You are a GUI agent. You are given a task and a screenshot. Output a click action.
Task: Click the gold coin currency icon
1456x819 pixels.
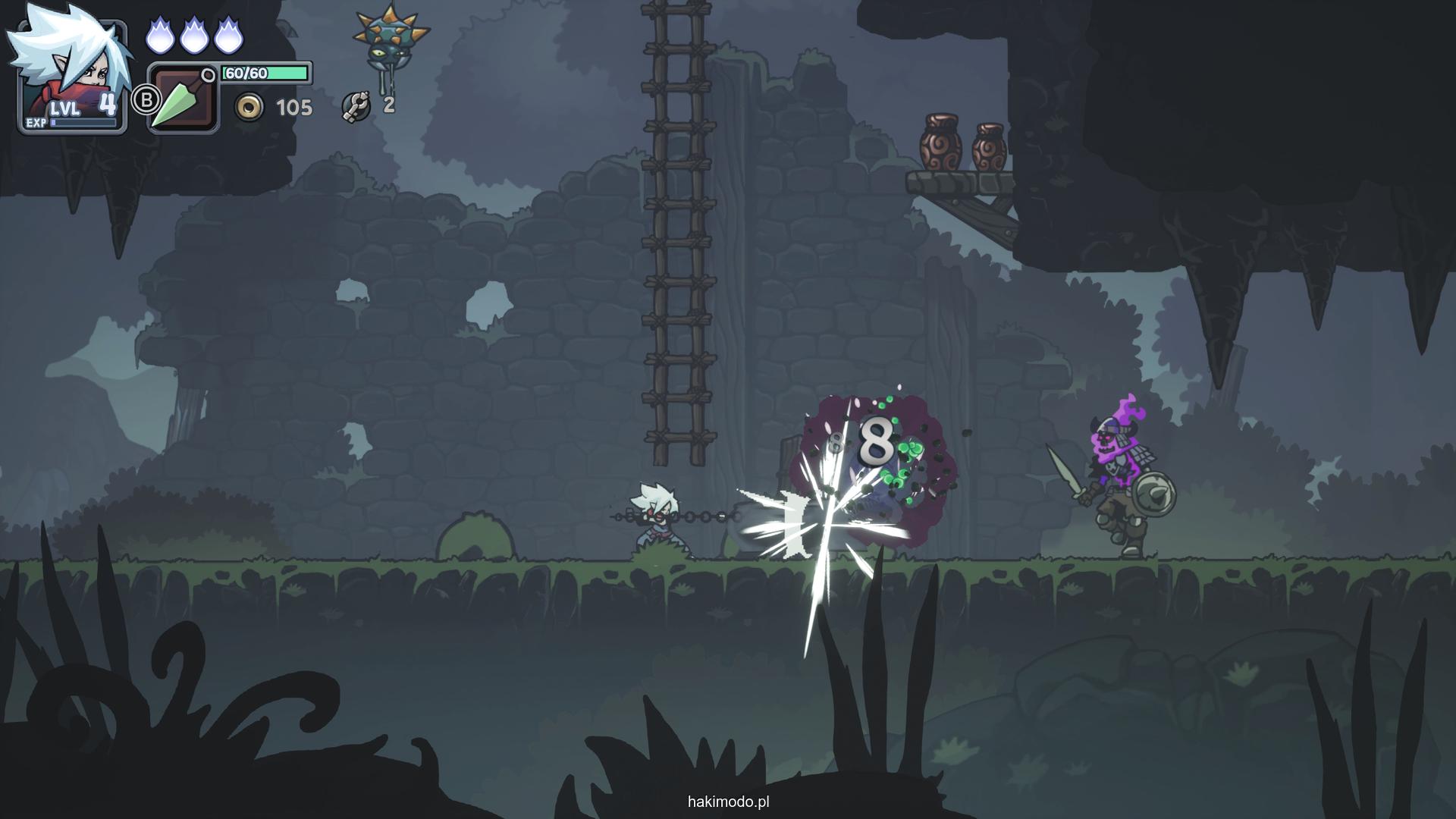click(249, 108)
